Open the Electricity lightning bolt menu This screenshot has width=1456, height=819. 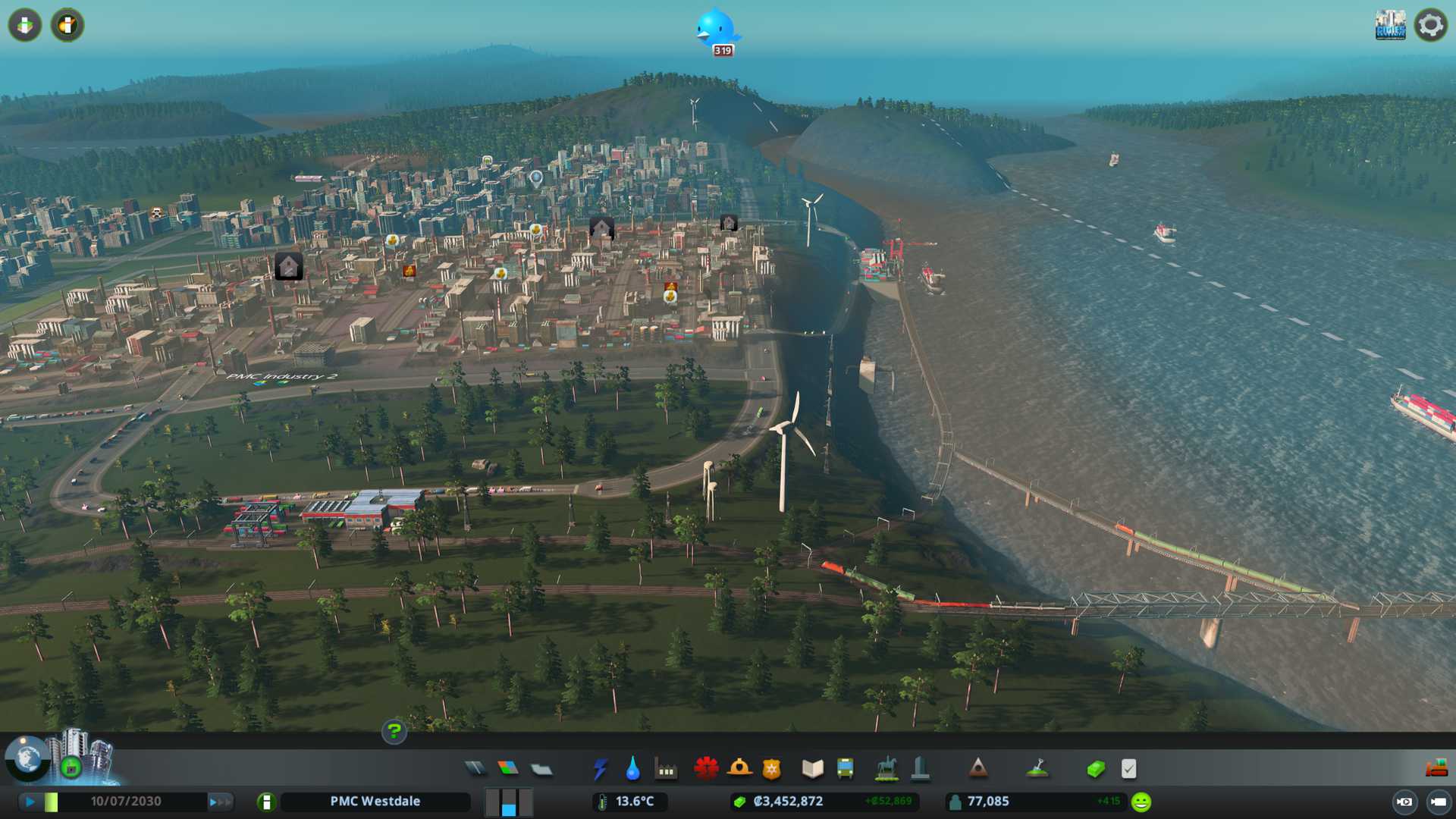601,769
